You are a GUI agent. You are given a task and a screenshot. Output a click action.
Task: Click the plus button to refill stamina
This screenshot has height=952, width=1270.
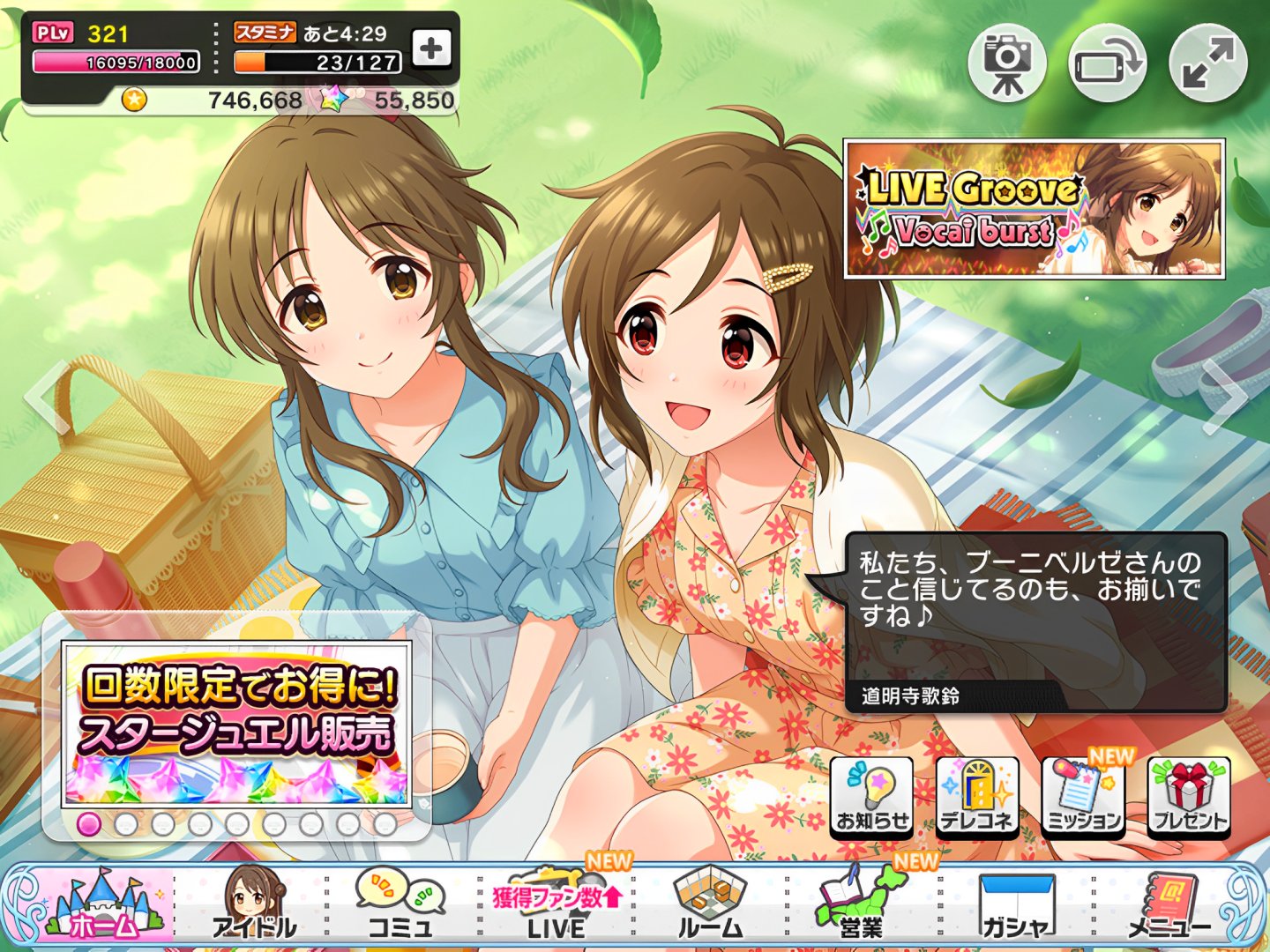click(431, 49)
